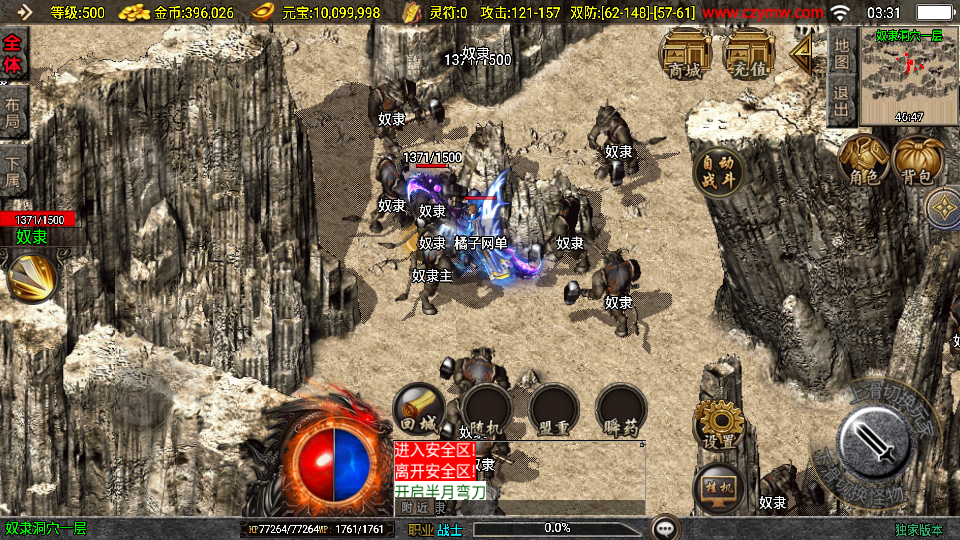Use the 回城 town return scroll
The height and width of the screenshot is (540, 960).
(x=419, y=410)
